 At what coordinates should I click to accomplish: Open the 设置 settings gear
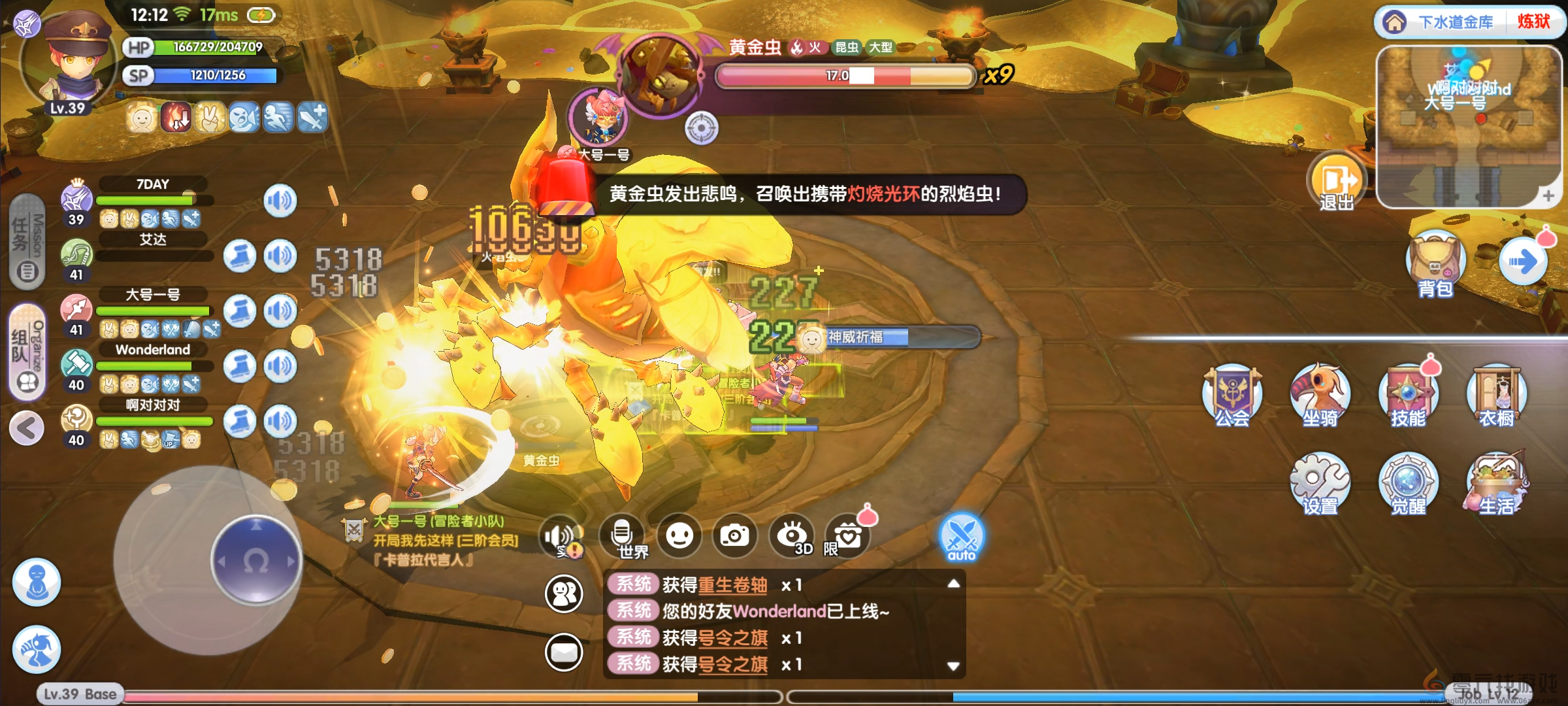(x=1320, y=484)
